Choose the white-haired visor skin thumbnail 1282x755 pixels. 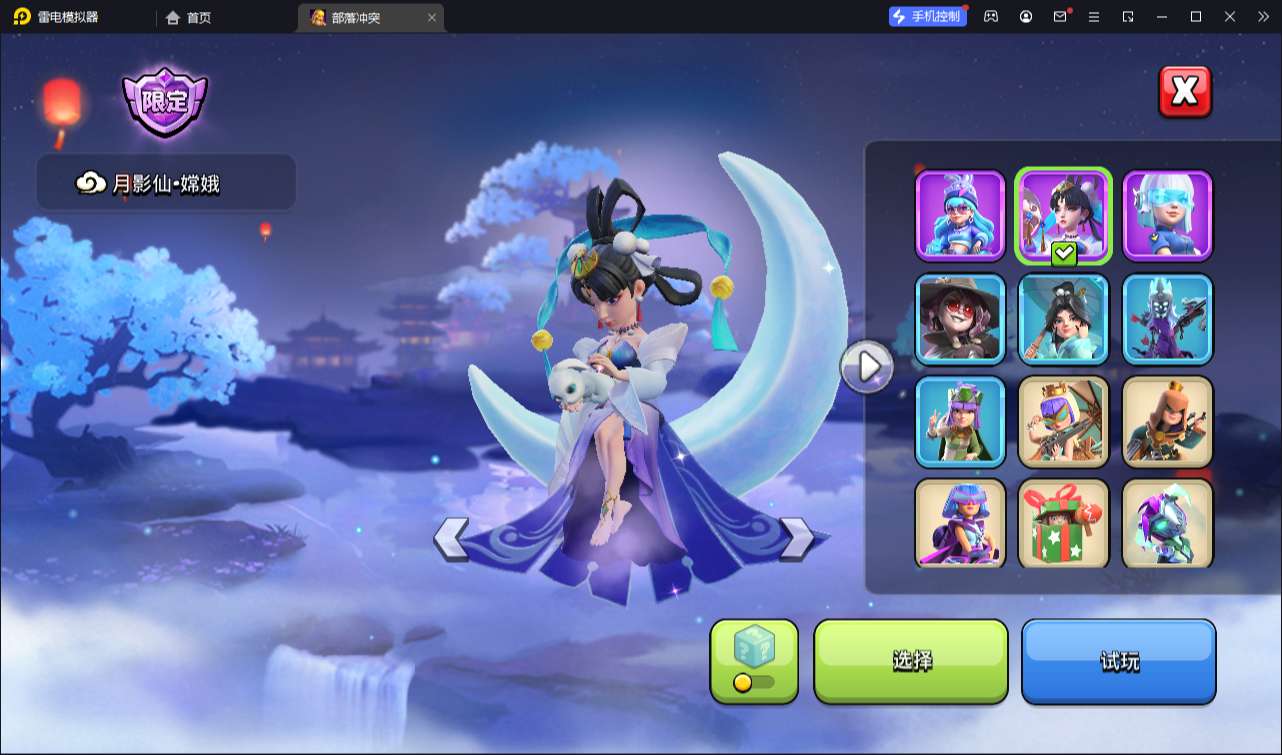(1167, 216)
